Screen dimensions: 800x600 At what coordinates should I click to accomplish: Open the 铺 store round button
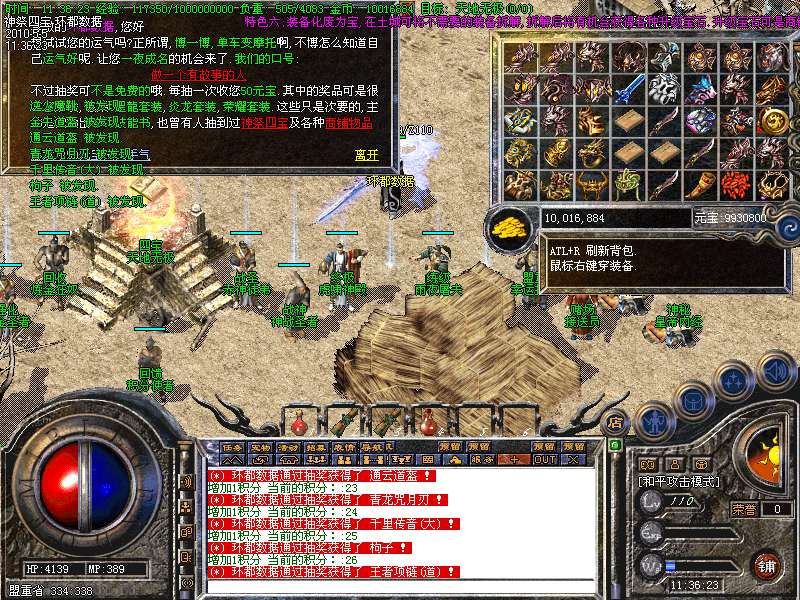(x=767, y=565)
